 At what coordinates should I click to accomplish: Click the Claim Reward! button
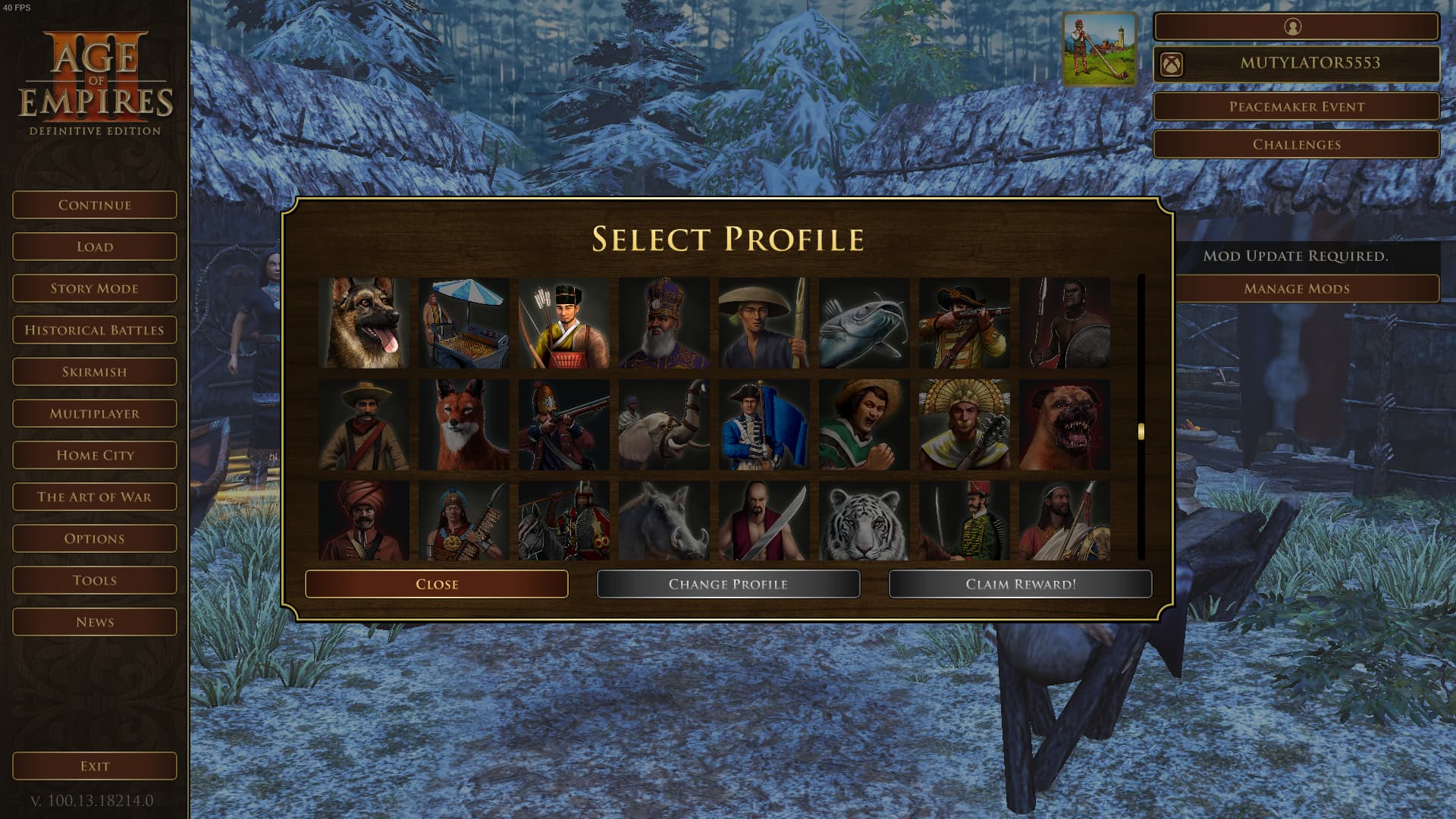[x=1020, y=584]
